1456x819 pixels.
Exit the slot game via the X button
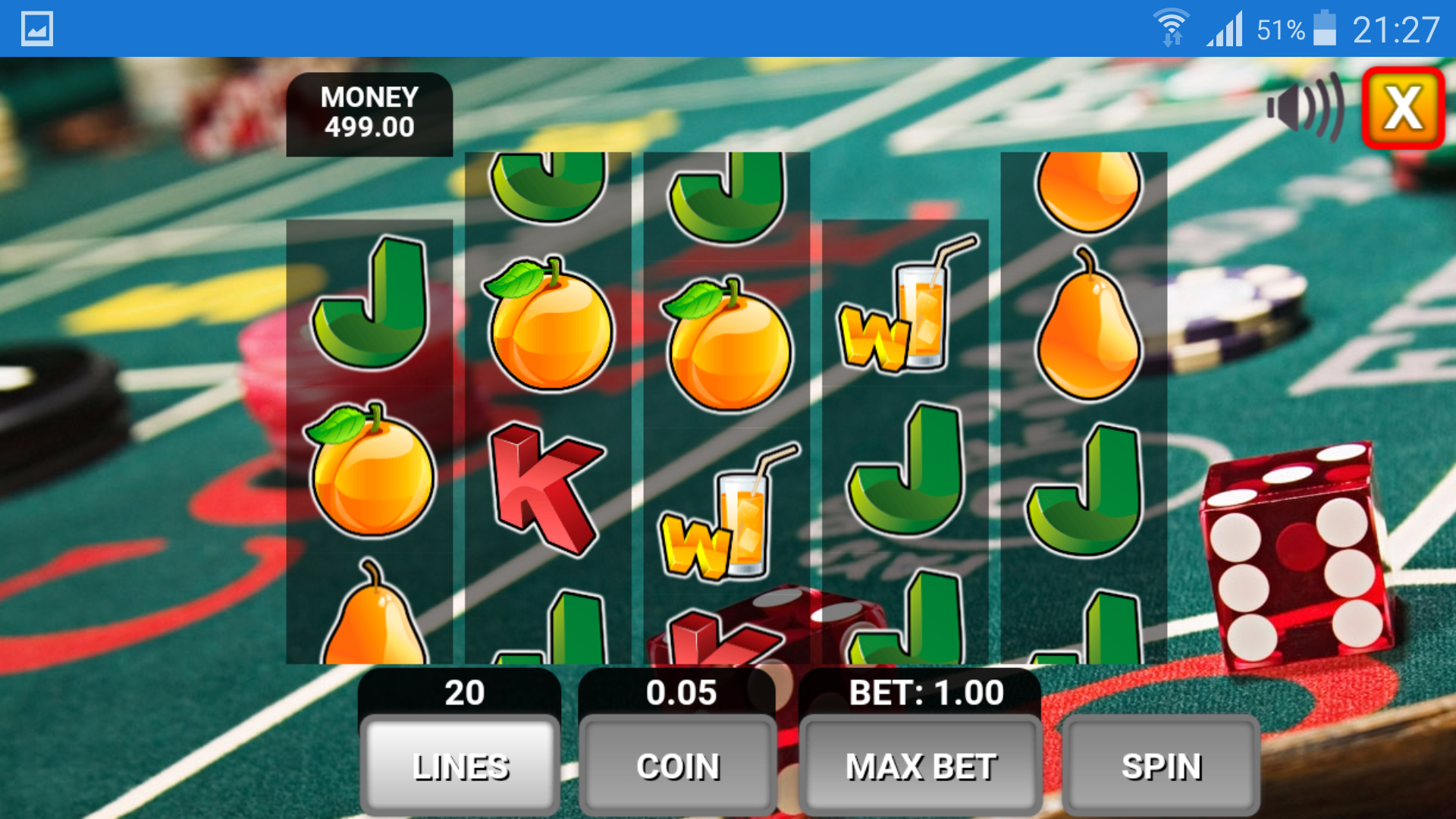coord(1402,108)
